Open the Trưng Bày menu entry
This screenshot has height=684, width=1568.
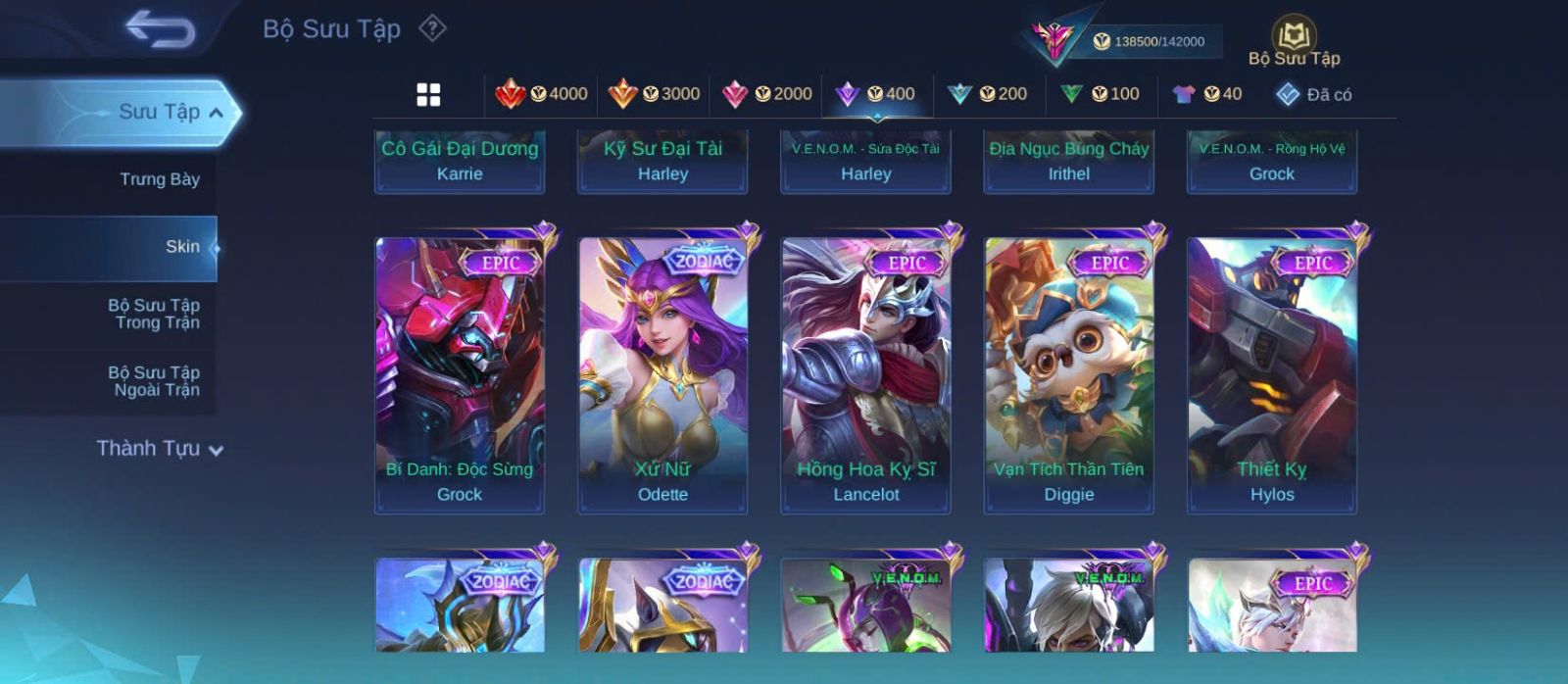159,179
